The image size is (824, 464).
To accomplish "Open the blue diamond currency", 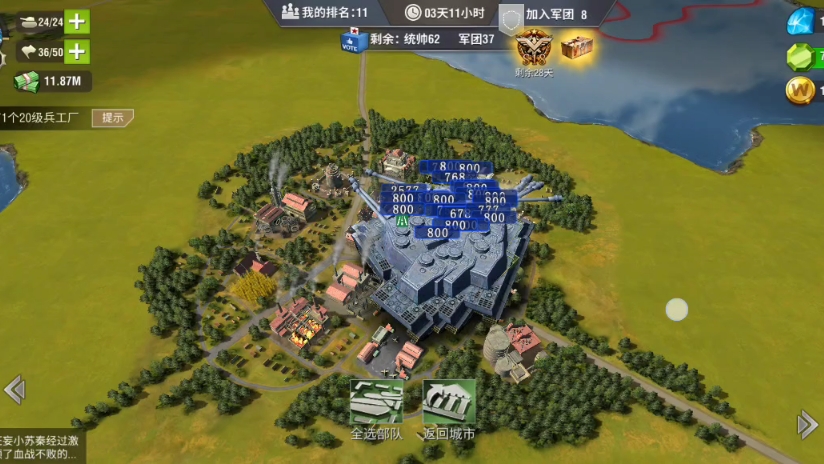I will (802, 20).
